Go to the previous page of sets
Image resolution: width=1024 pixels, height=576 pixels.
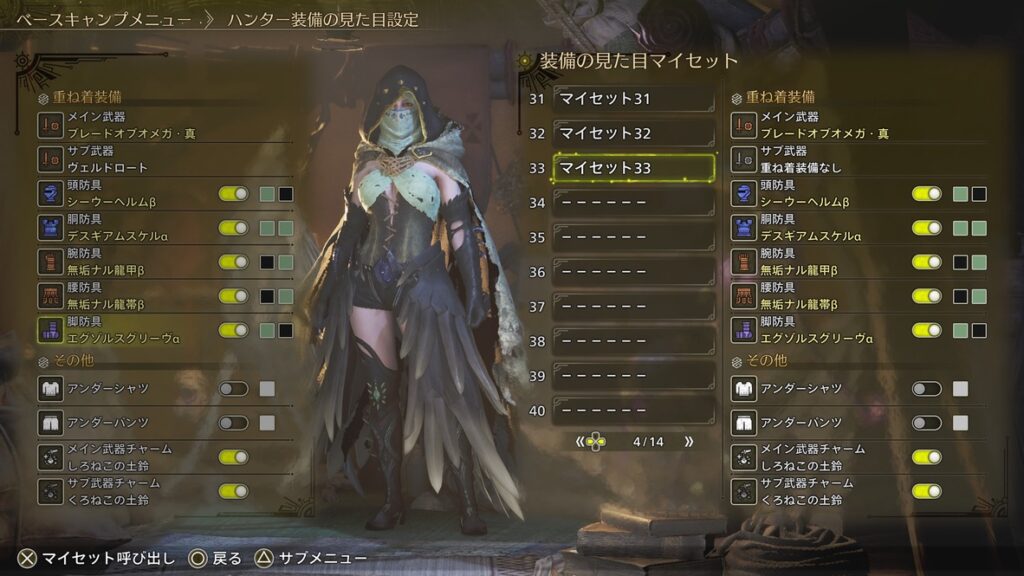pos(580,441)
